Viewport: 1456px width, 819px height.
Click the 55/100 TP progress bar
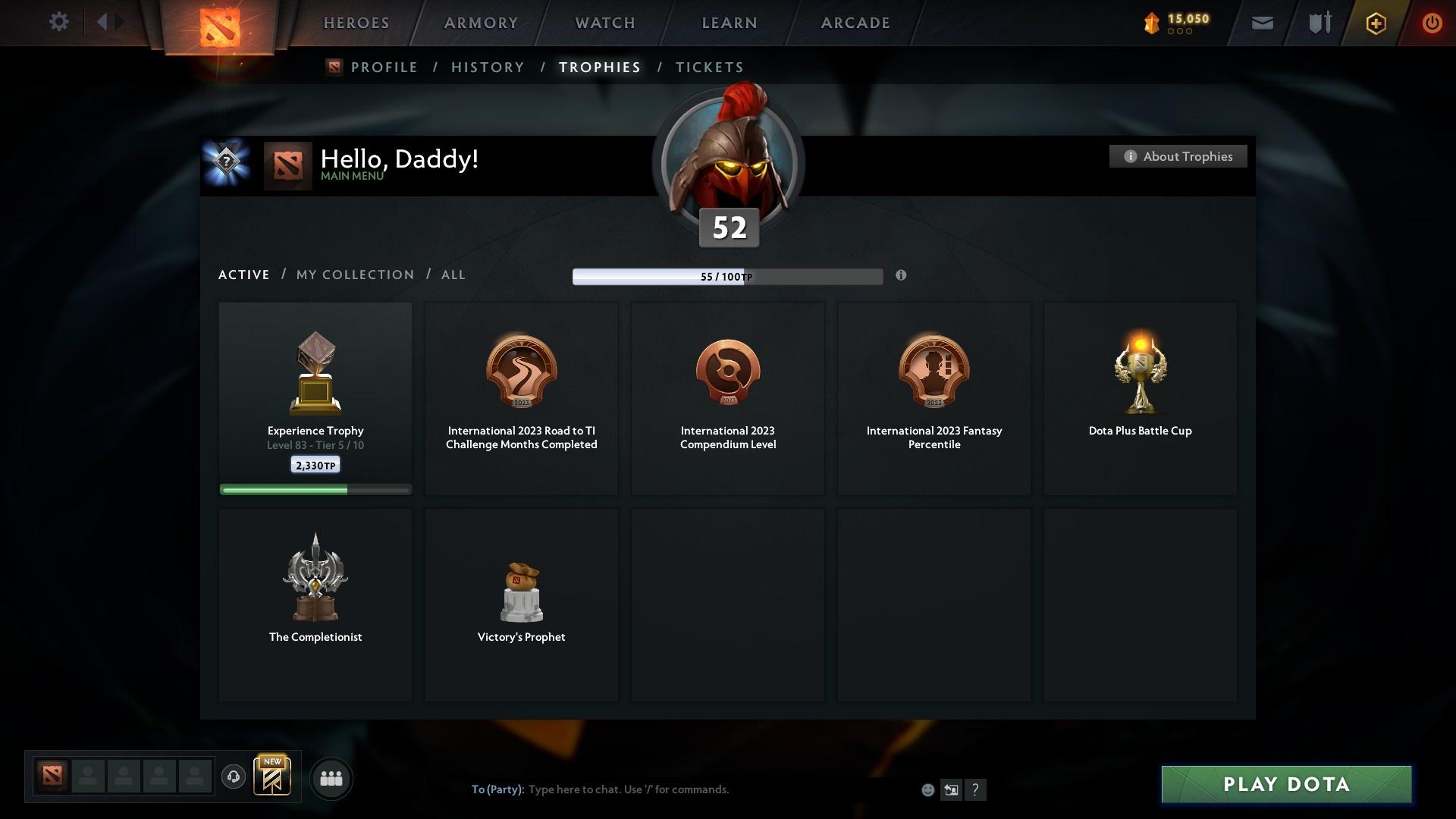(727, 277)
